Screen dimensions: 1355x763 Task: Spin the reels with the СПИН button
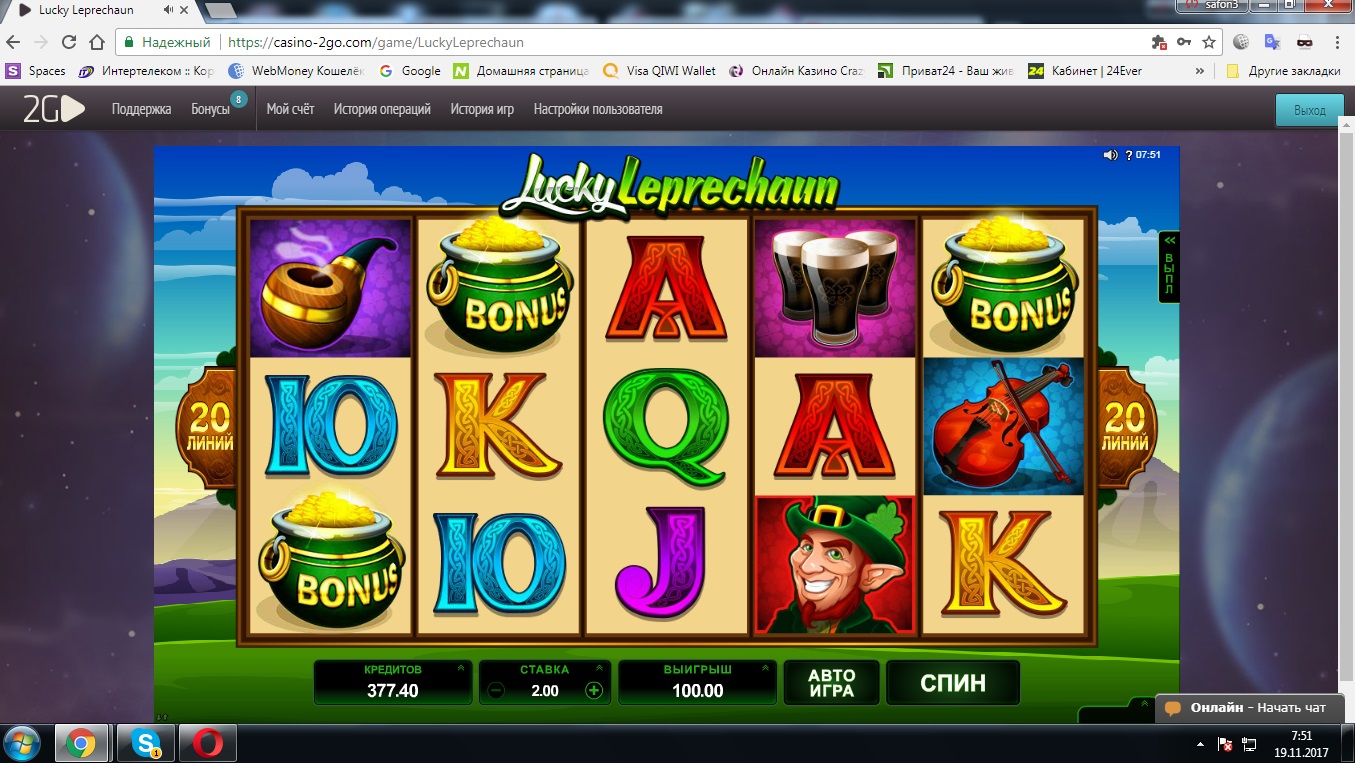pos(952,683)
